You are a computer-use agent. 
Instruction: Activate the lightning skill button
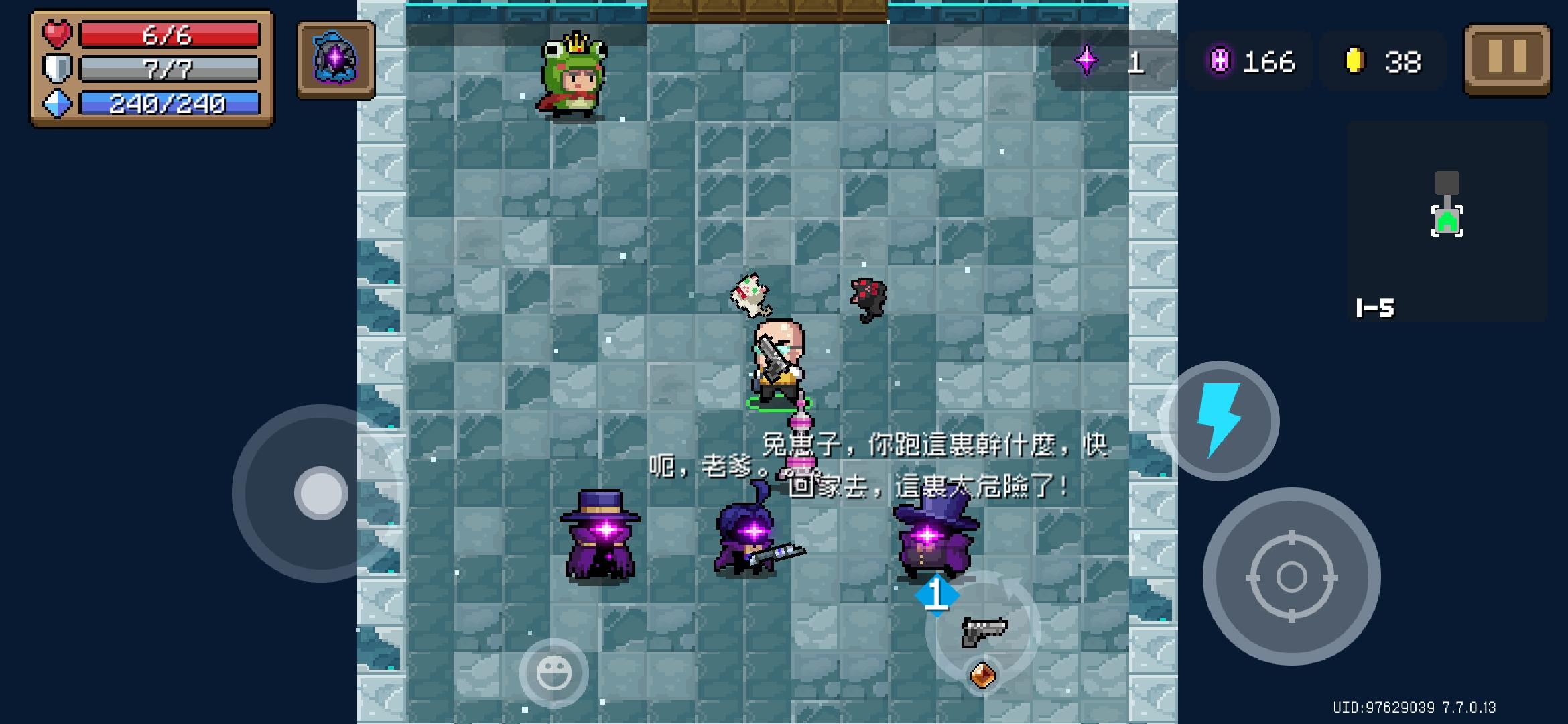[1224, 420]
